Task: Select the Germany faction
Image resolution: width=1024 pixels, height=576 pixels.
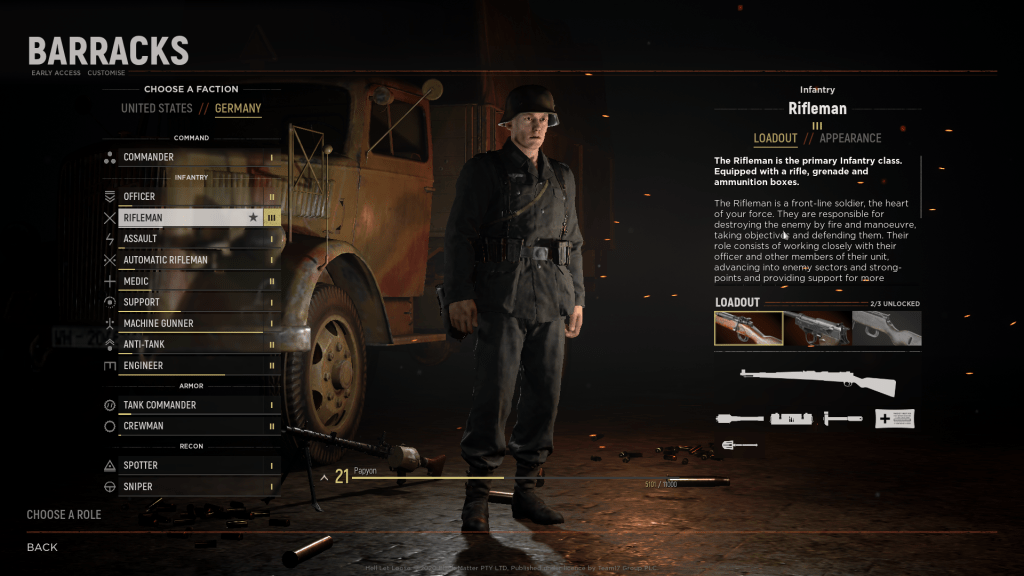Action: [238, 108]
